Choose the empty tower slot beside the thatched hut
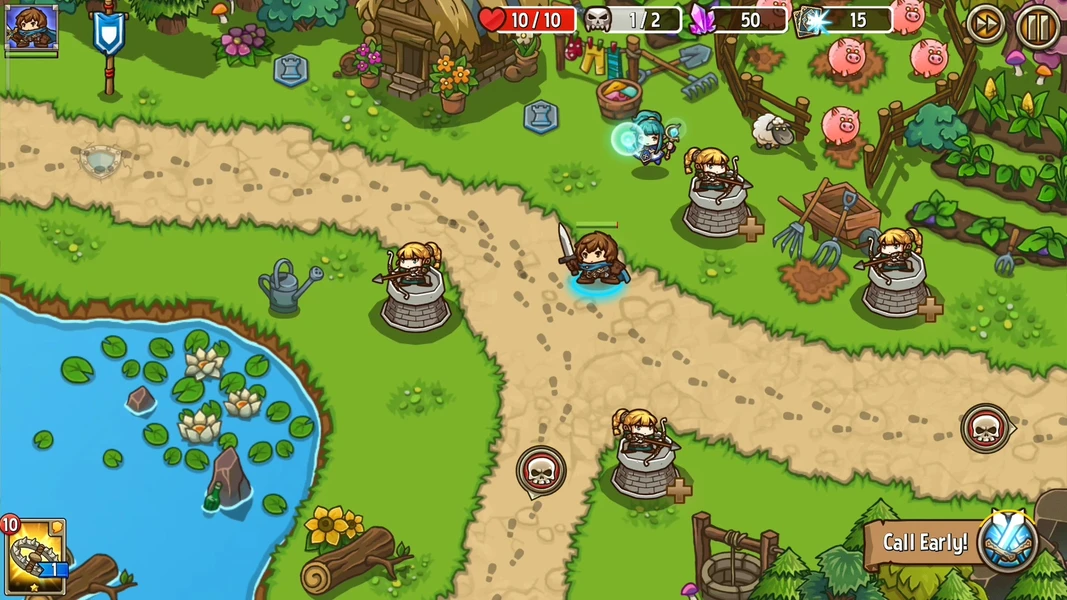The image size is (1067, 600). 291,70
